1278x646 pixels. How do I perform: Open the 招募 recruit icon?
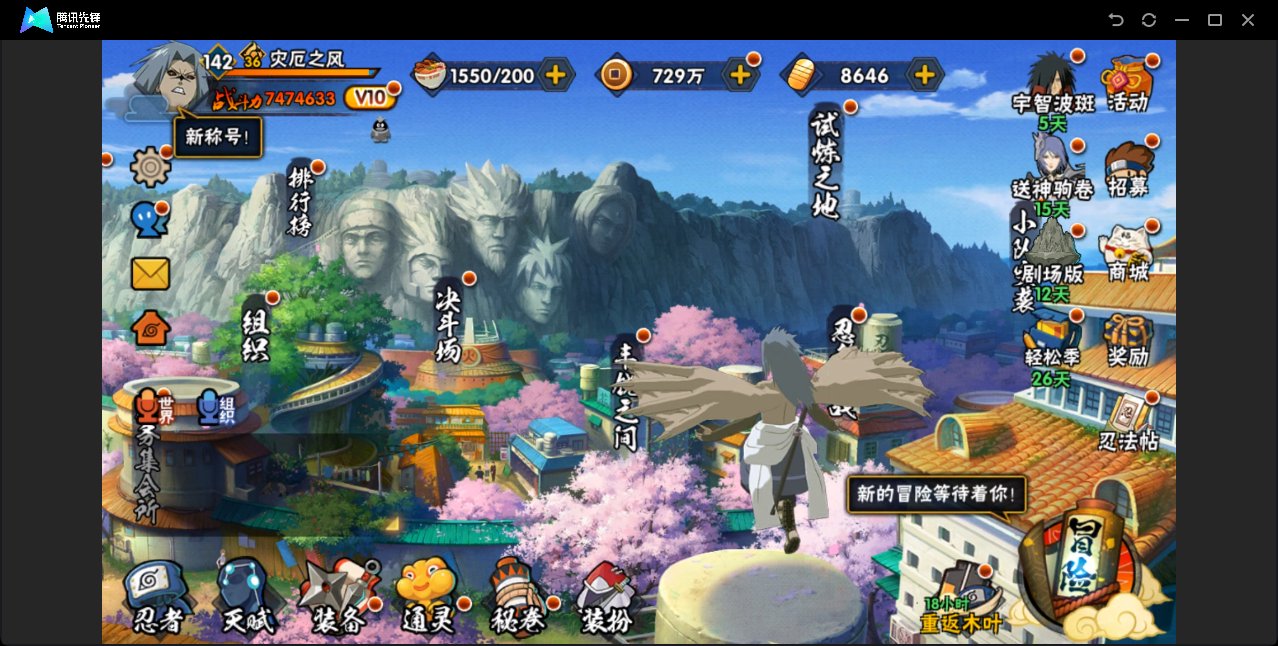coord(1128,170)
